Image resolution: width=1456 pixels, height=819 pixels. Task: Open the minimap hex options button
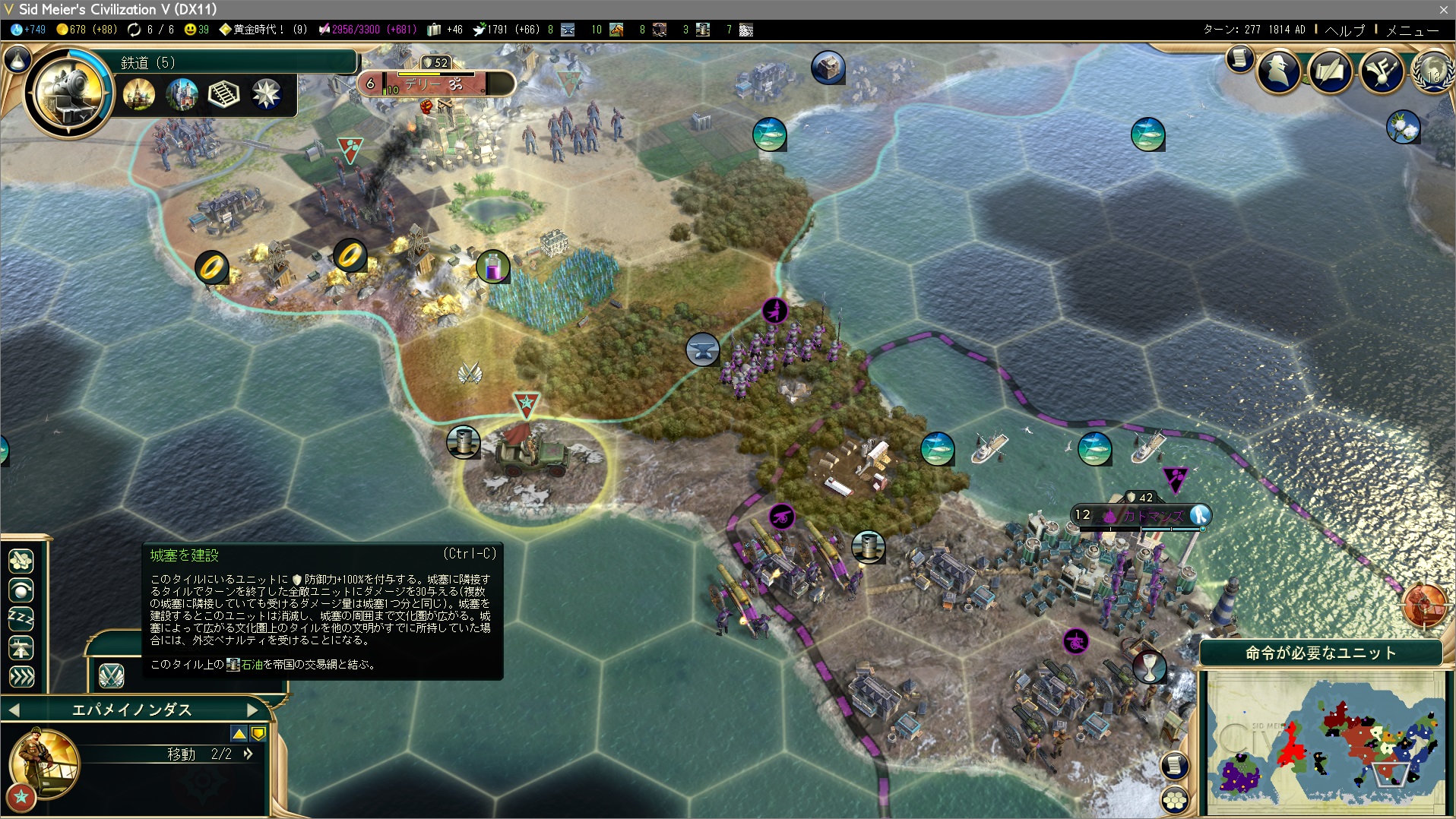(1175, 799)
